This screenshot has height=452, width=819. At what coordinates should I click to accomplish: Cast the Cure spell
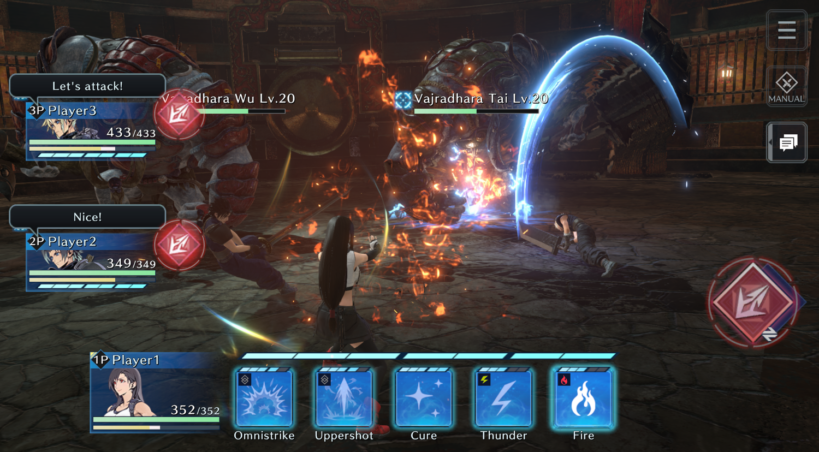(x=424, y=398)
